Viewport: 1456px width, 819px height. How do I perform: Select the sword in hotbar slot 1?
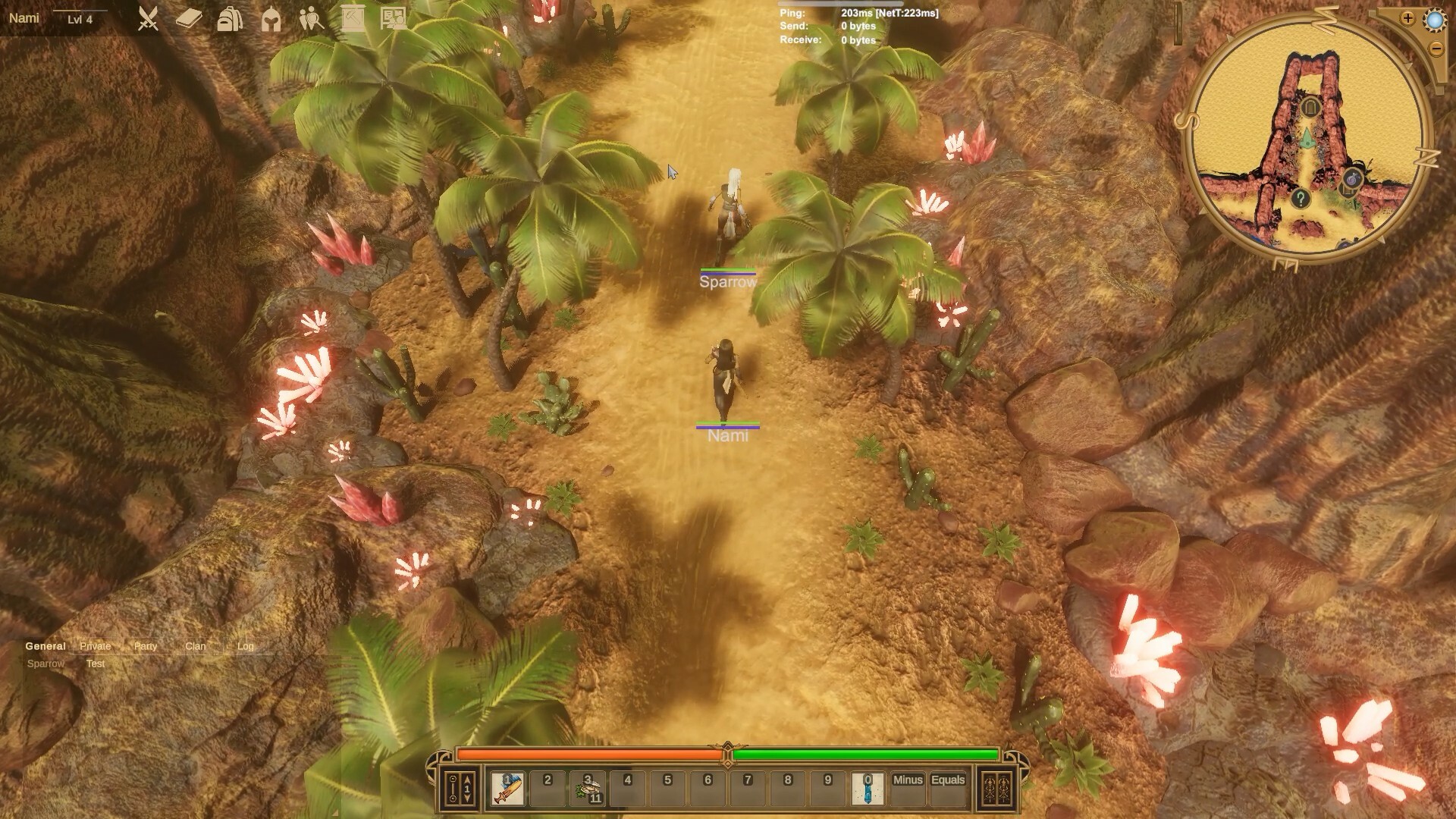point(507,790)
